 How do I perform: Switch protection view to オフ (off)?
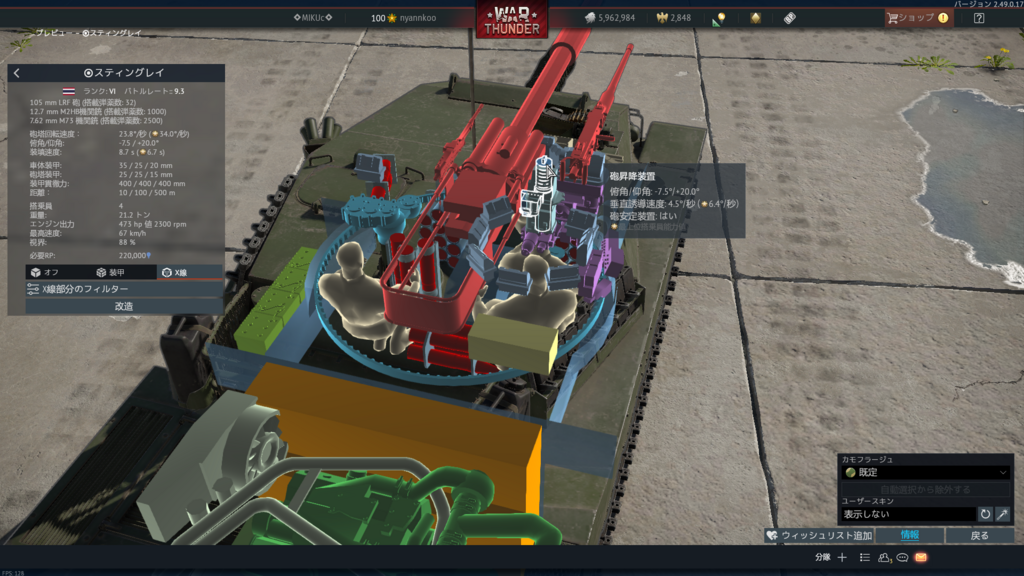pos(43,272)
